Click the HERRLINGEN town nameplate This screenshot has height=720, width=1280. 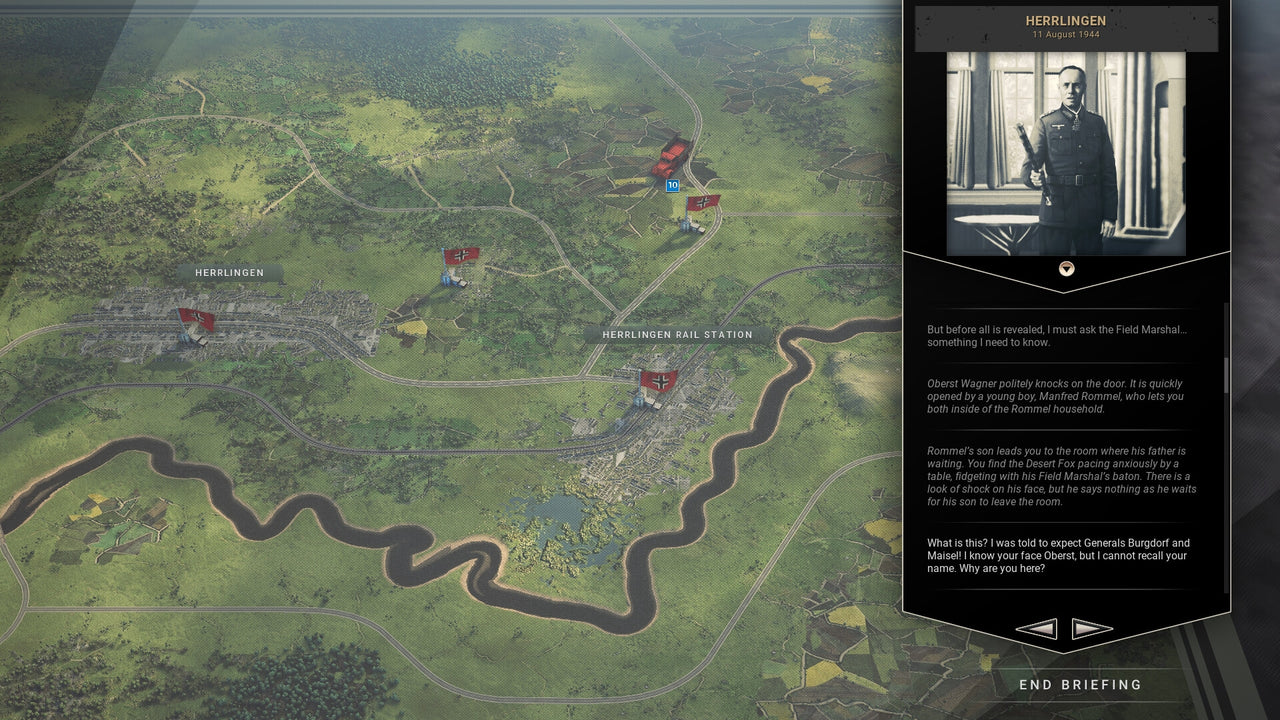click(x=229, y=272)
